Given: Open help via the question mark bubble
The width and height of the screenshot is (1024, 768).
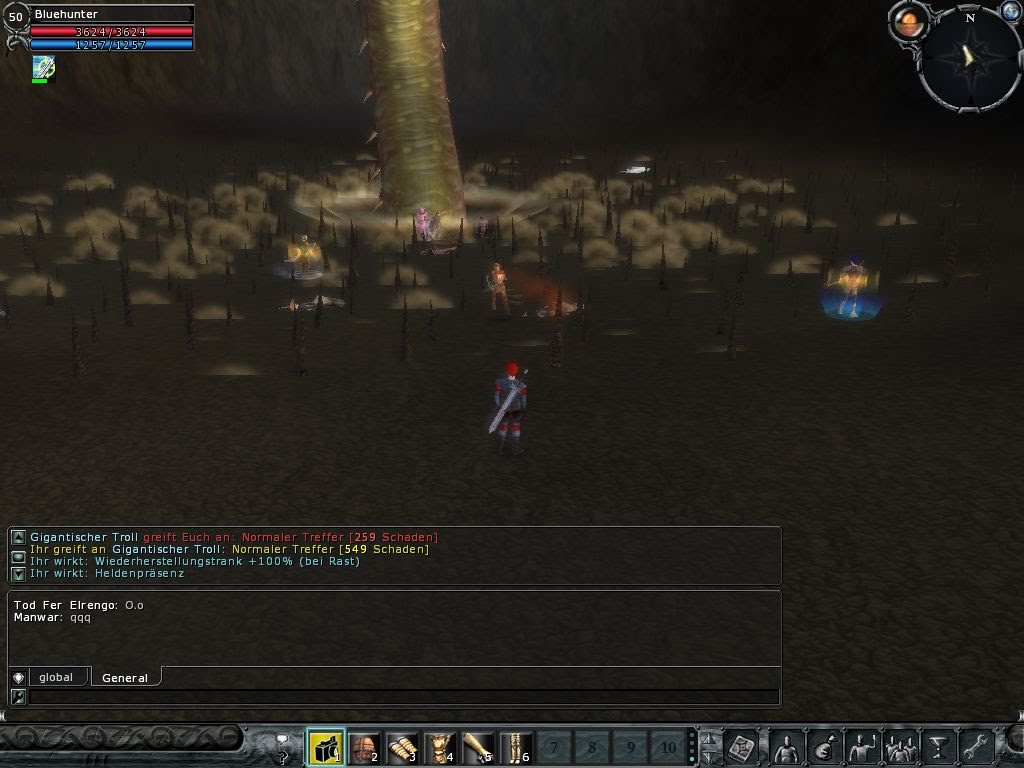Looking at the screenshot, I should [x=283, y=747].
